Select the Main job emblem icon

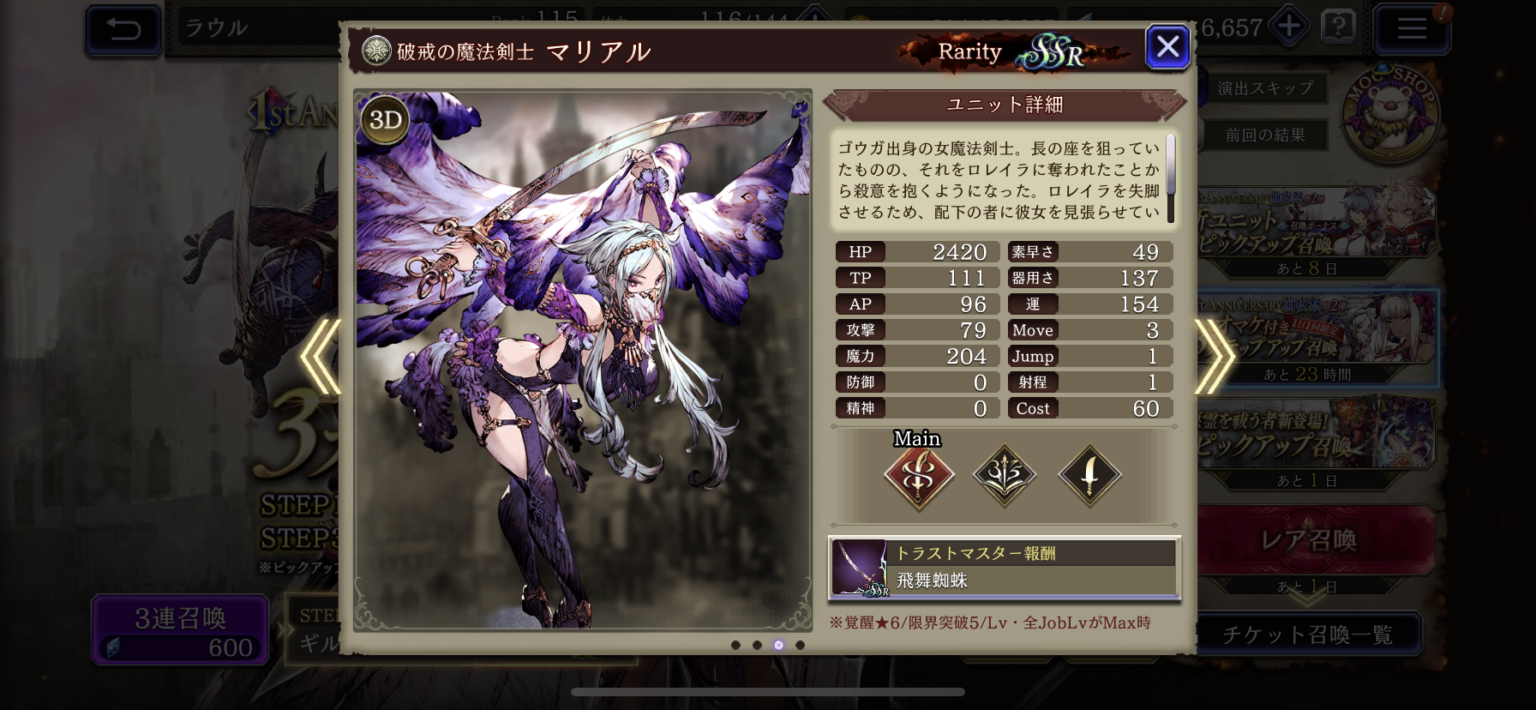point(918,477)
